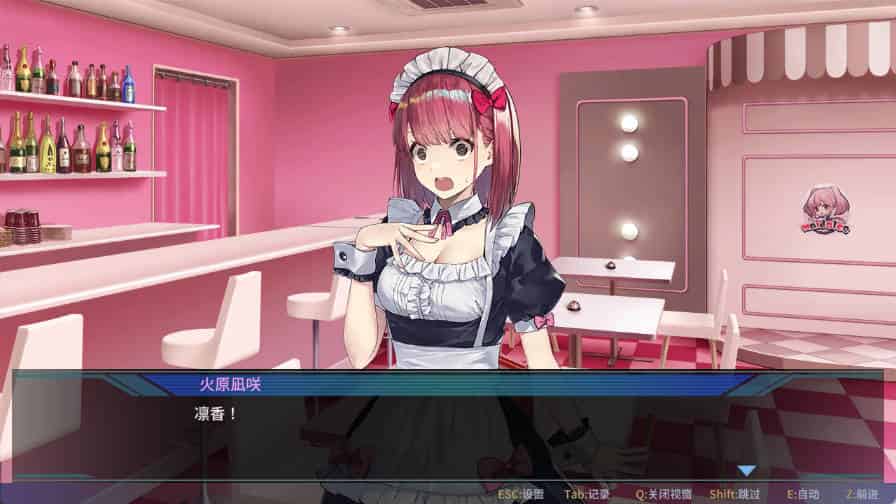Hide the text window with 关闭视窗
Image resolution: width=896 pixels, height=504 pixels.
point(664,494)
